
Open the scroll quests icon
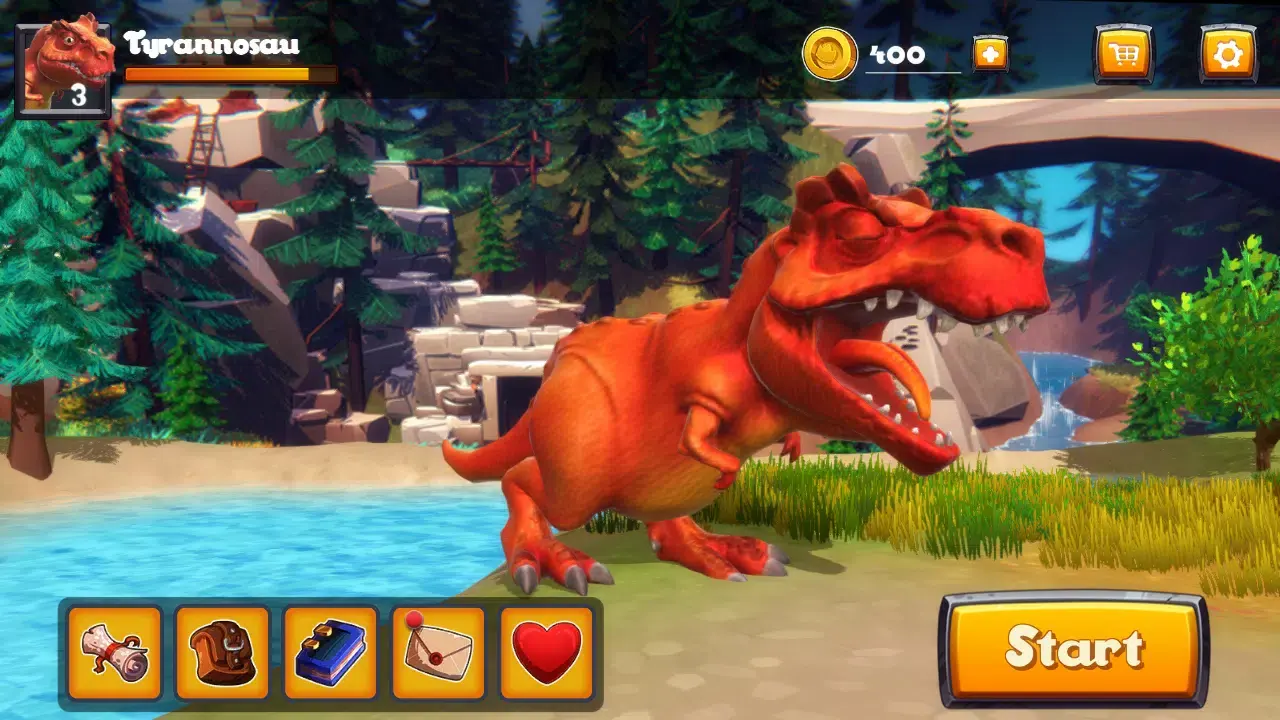coord(114,652)
